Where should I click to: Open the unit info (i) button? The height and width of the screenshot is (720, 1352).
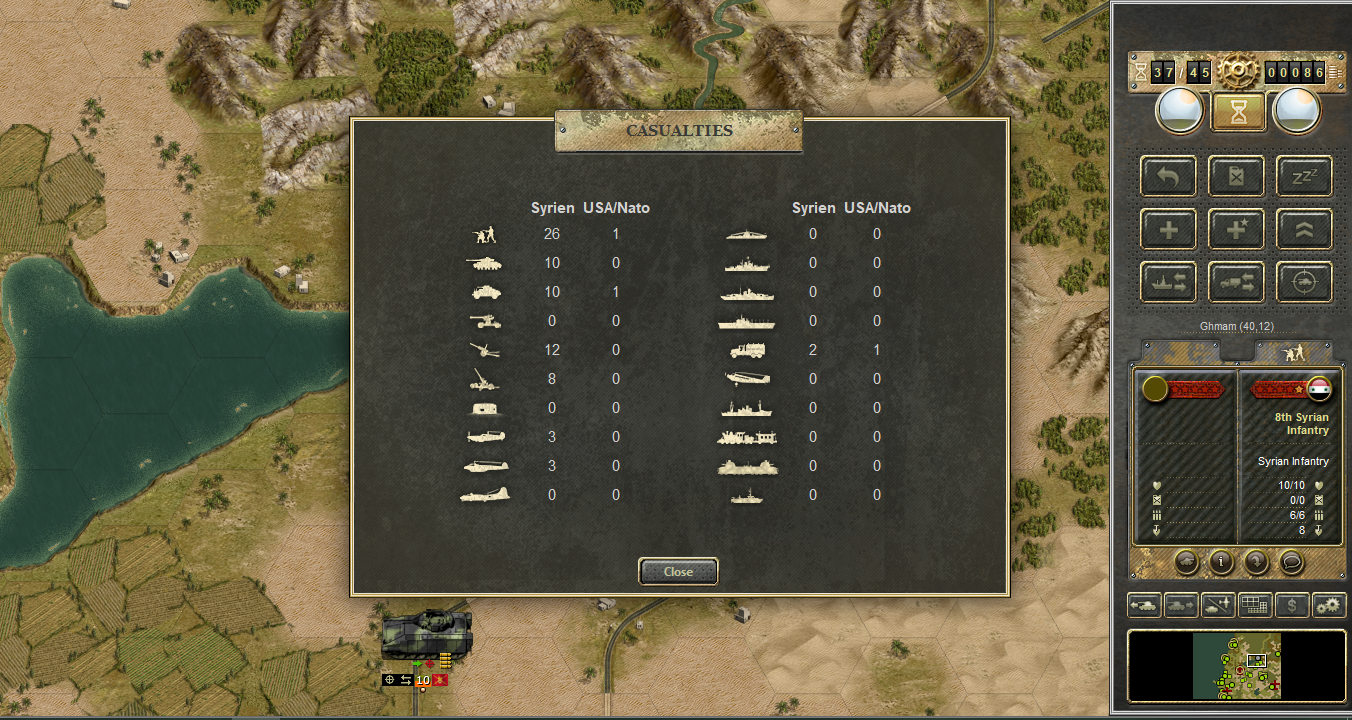pyautogui.click(x=1220, y=561)
